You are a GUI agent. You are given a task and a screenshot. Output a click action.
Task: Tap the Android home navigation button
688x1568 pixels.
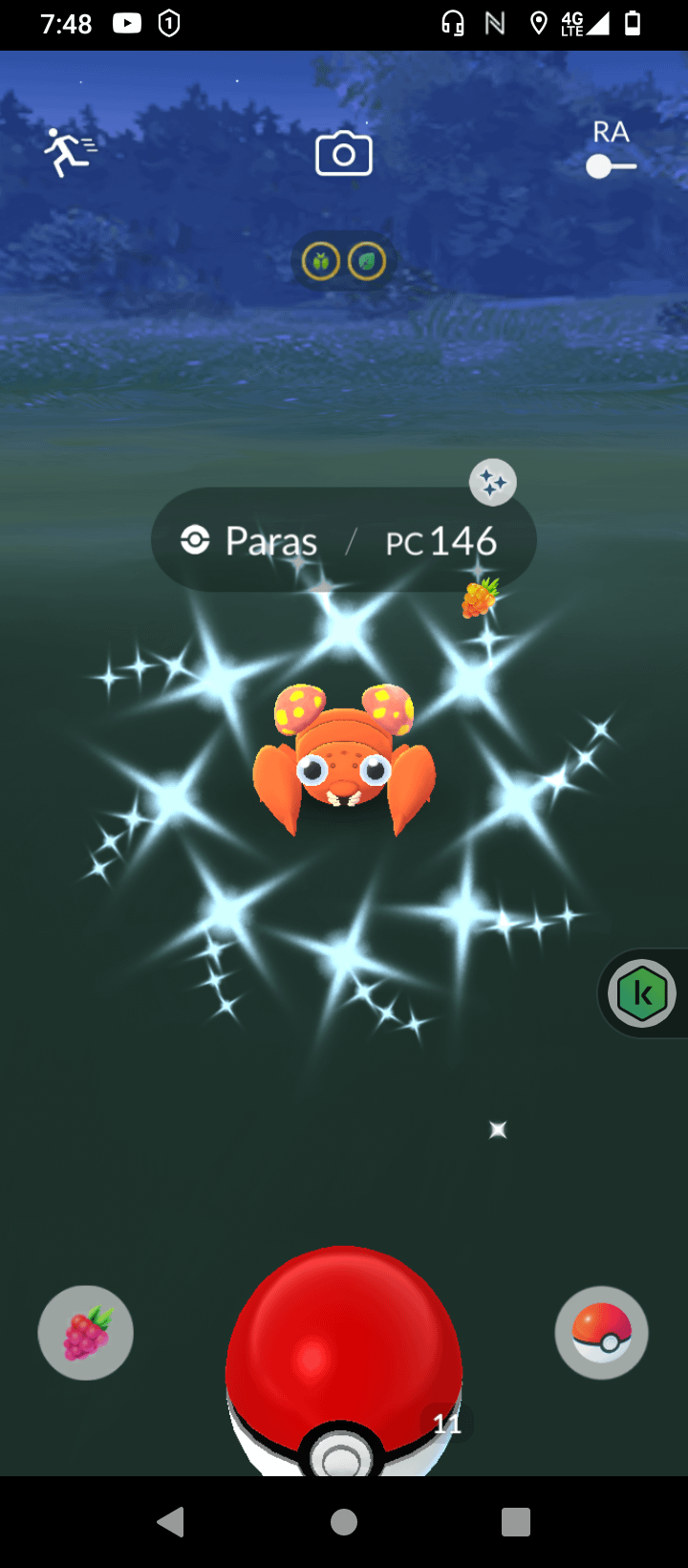click(x=344, y=1521)
